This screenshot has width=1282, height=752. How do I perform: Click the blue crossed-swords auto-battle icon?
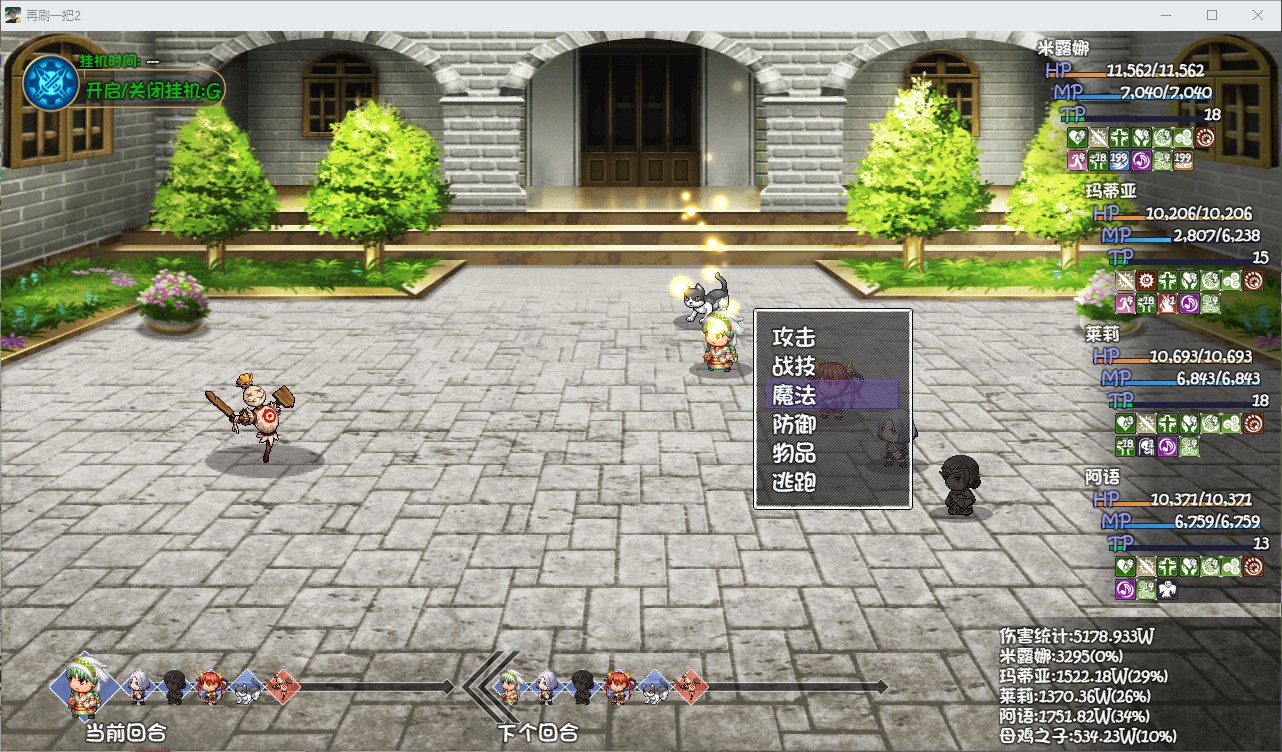50,80
